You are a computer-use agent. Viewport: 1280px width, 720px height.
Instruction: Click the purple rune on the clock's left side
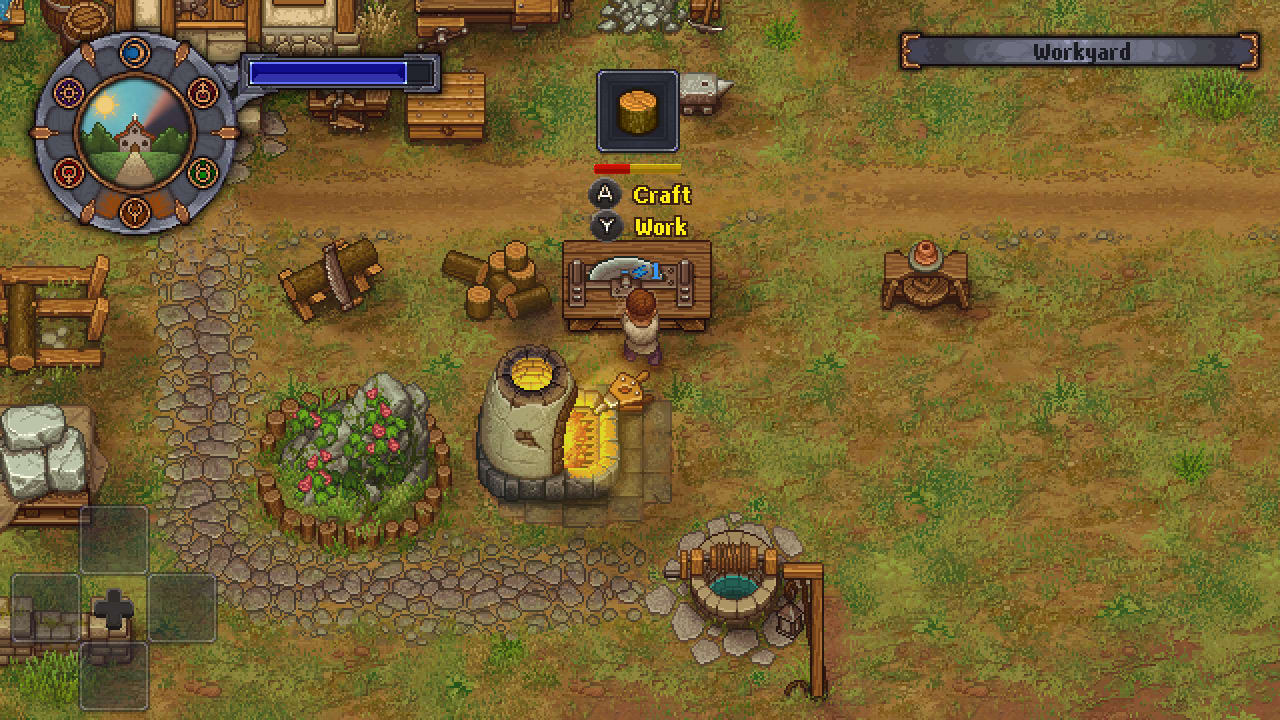[x=69, y=92]
